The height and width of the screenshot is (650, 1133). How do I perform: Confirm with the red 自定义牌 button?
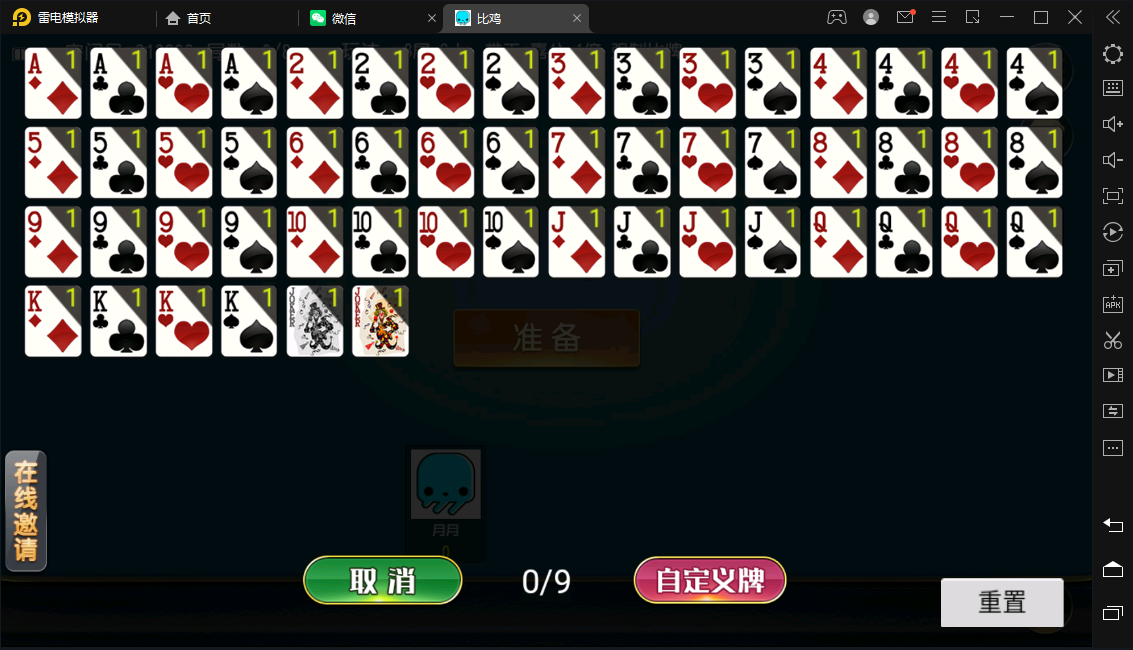710,580
